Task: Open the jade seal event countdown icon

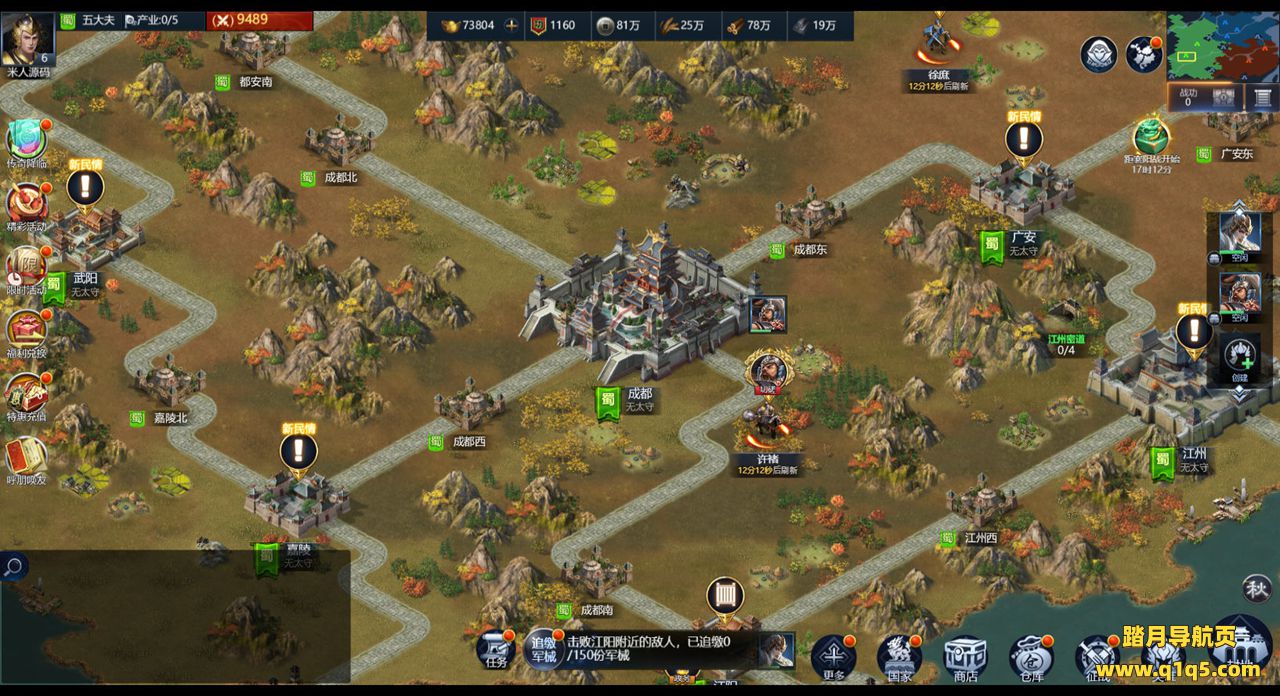Action: 1151,139
